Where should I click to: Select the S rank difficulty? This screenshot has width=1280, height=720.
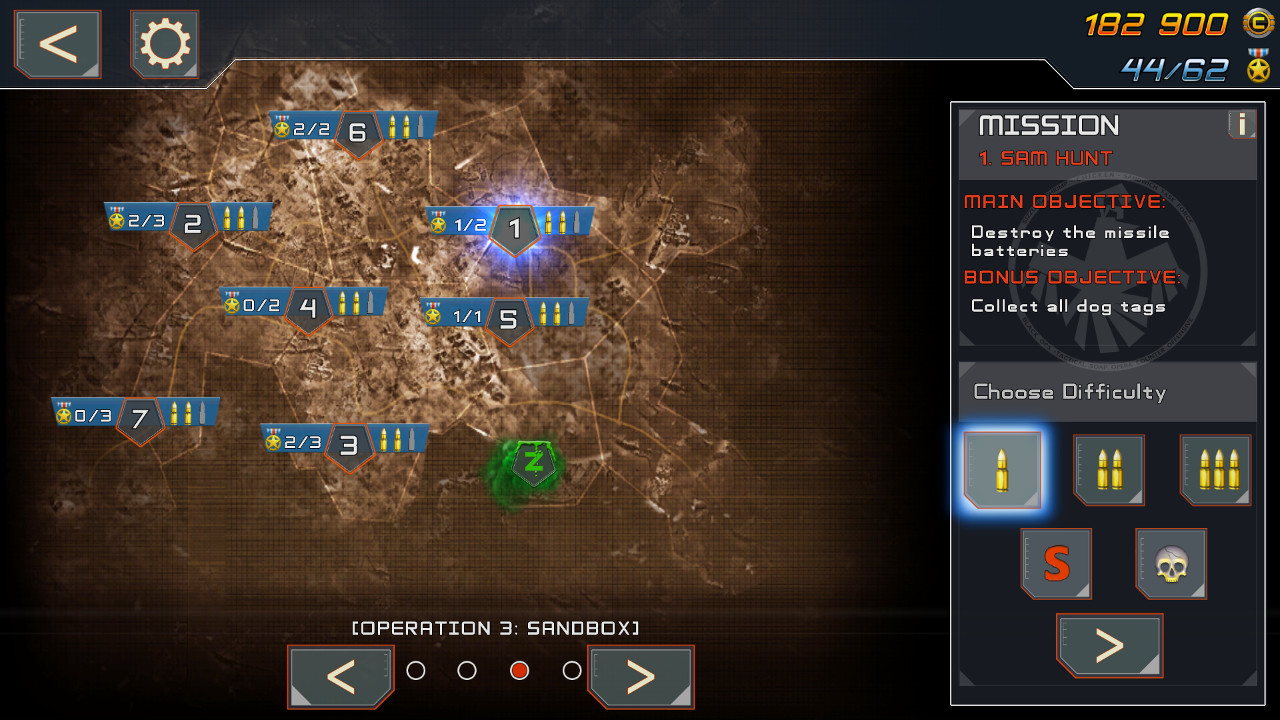1056,563
